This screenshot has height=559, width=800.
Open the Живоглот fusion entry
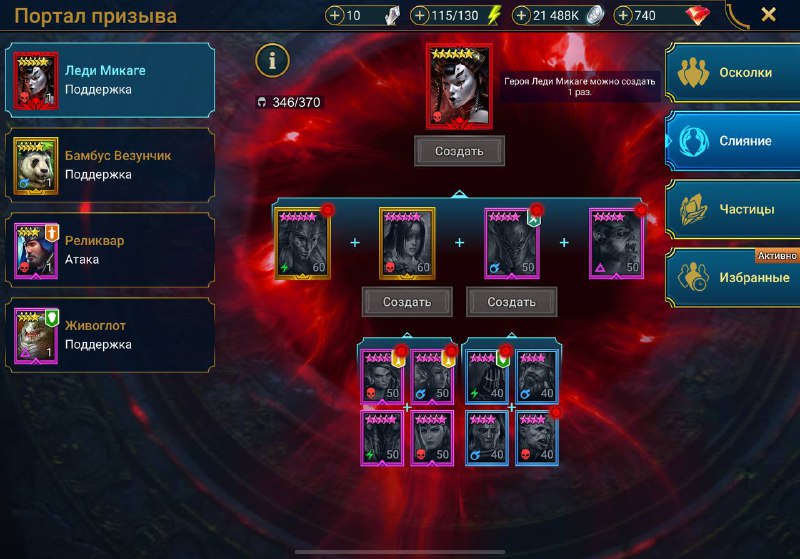(110, 335)
